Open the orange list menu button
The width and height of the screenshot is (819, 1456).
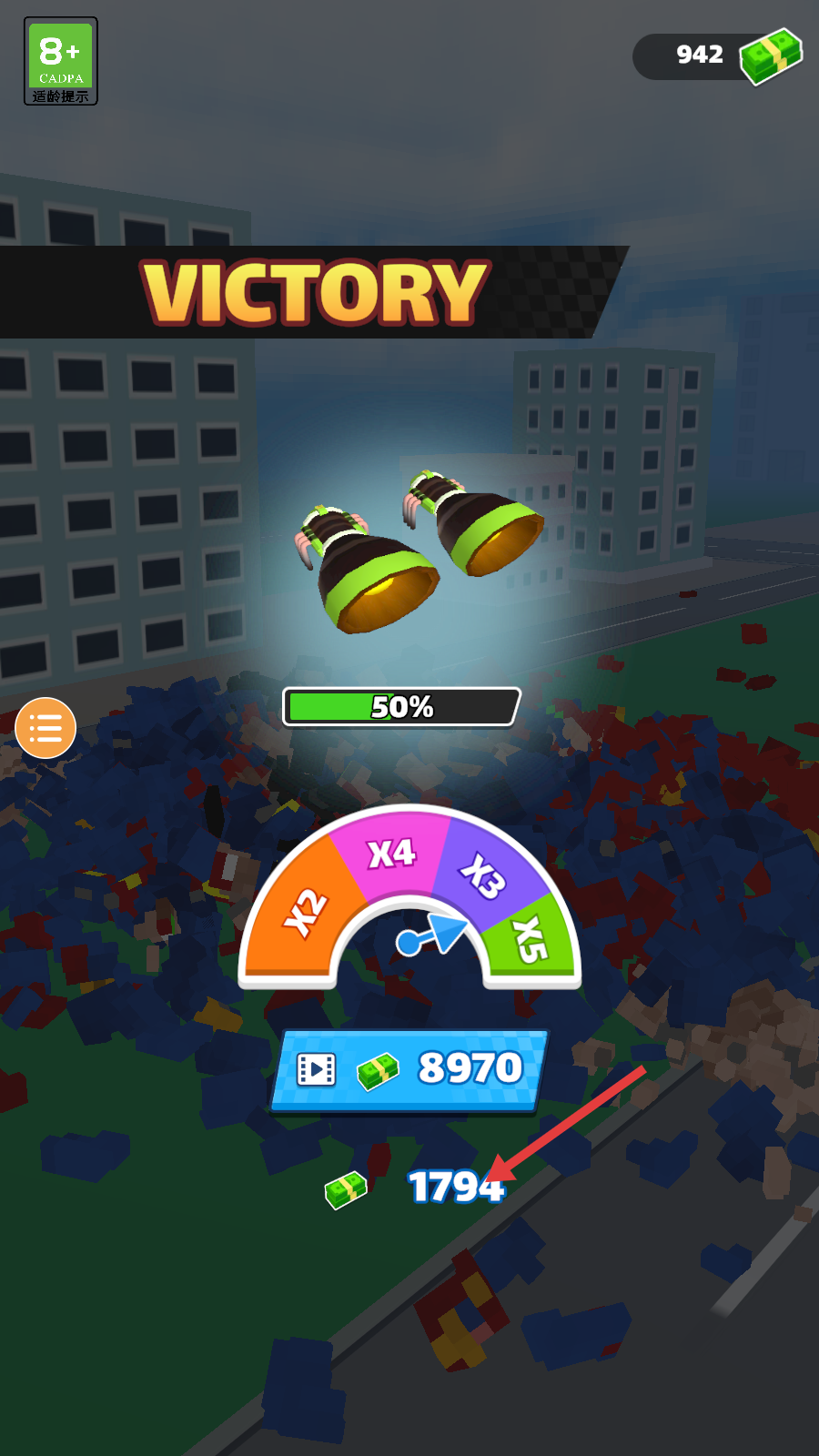[x=45, y=728]
